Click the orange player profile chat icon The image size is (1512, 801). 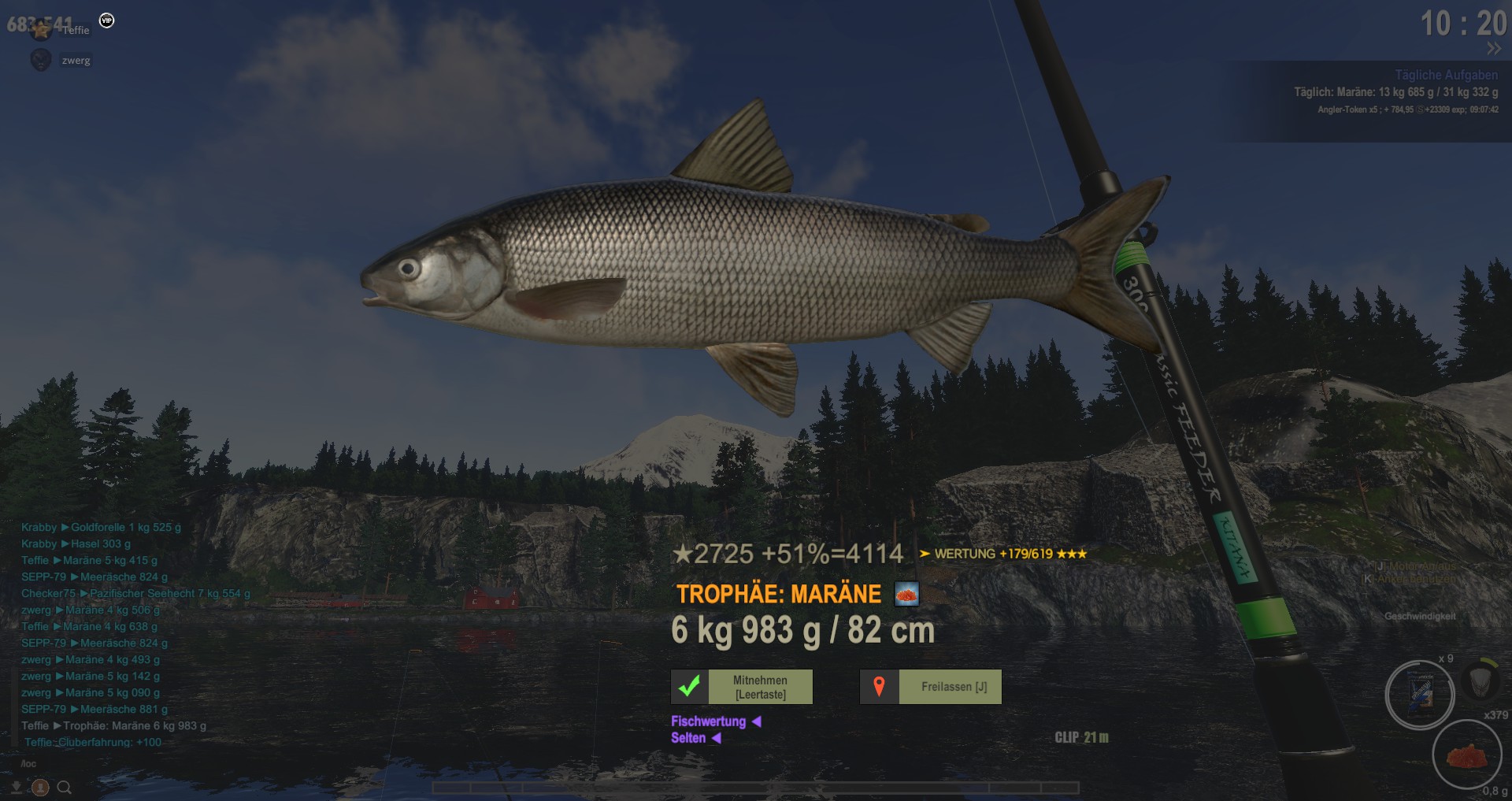click(x=40, y=787)
